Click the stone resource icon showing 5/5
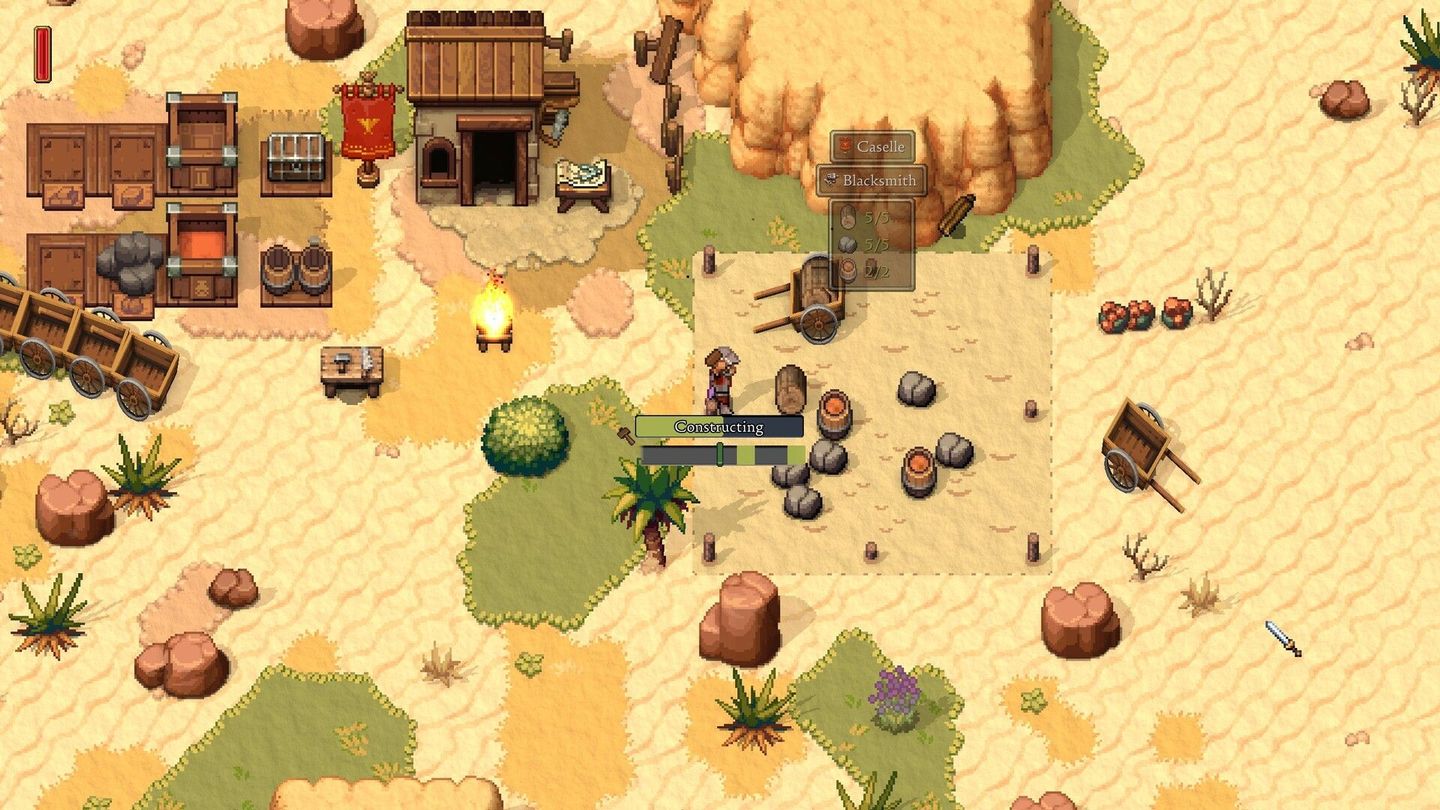 pyautogui.click(x=847, y=244)
